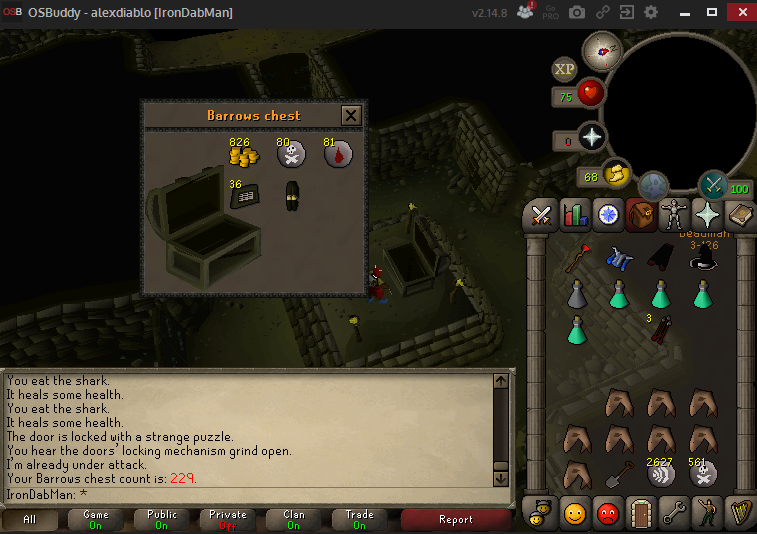The height and width of the screenshot is (534, 757).
Task: Close the Barrows chest window
Action: (x=351, y=115)
